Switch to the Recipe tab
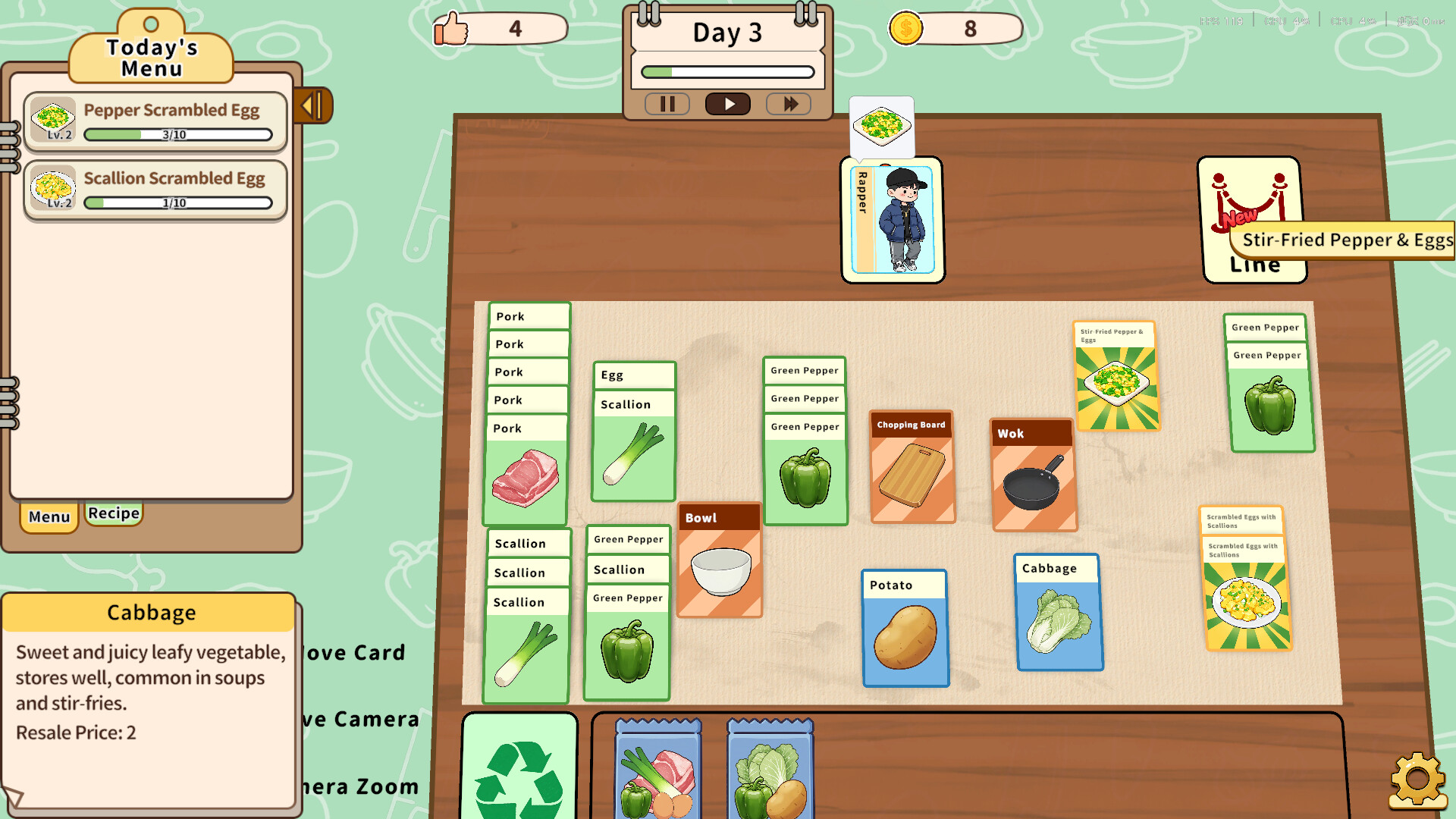1456x819 pixels. [113, 513]
